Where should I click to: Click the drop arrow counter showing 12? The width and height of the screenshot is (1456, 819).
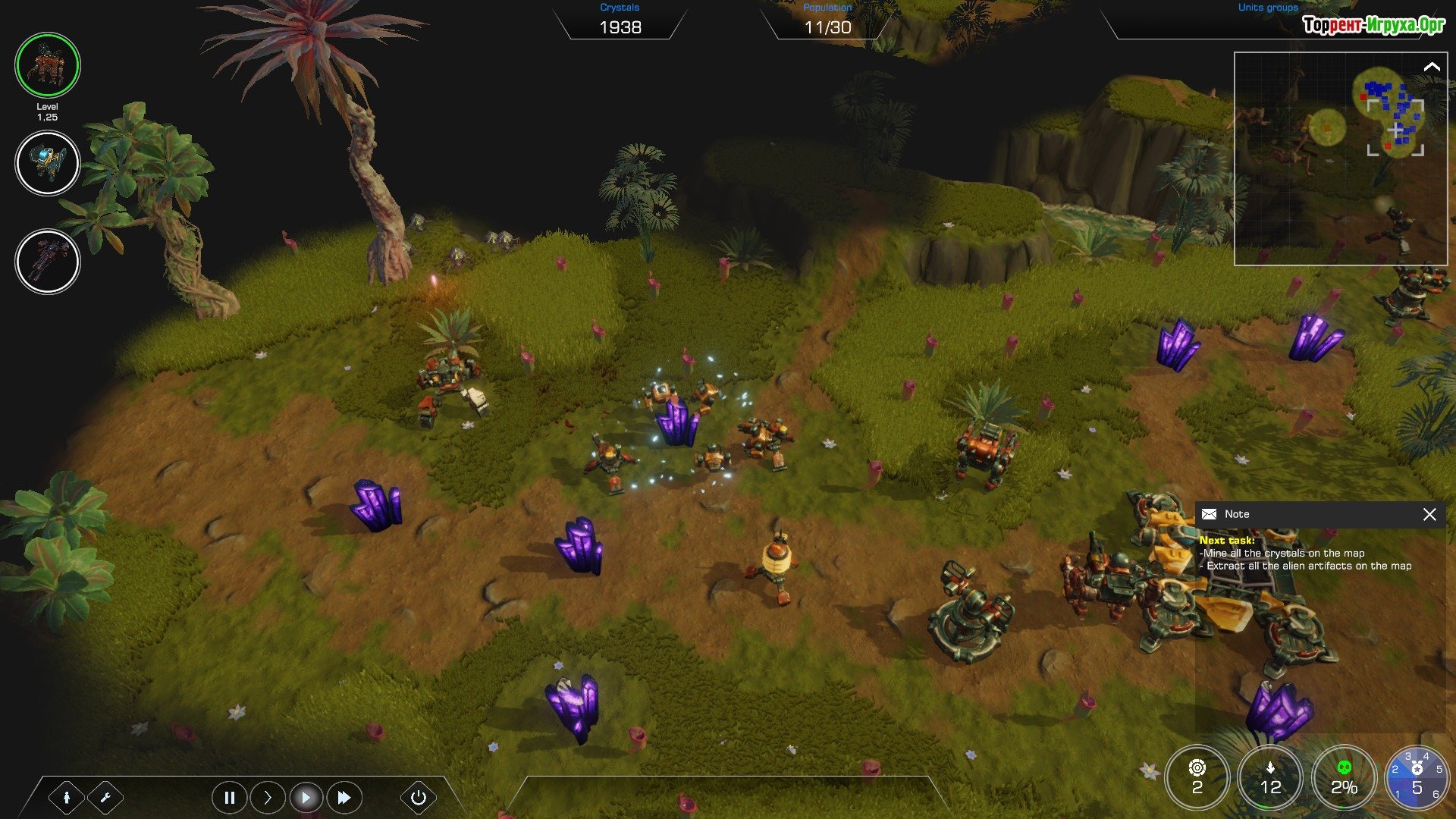pos(1270,778)
